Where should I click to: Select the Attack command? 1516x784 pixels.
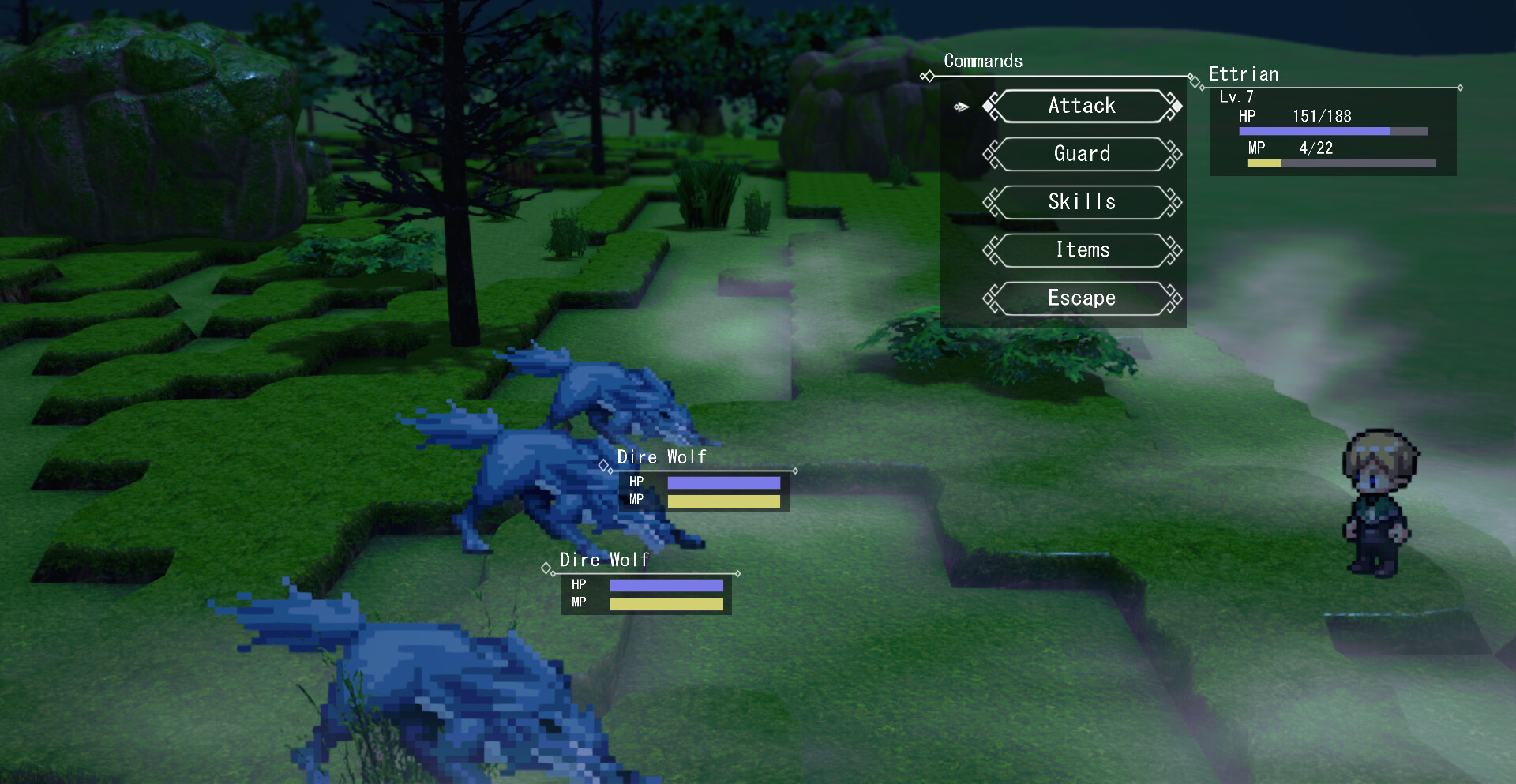click(1082, 106)
